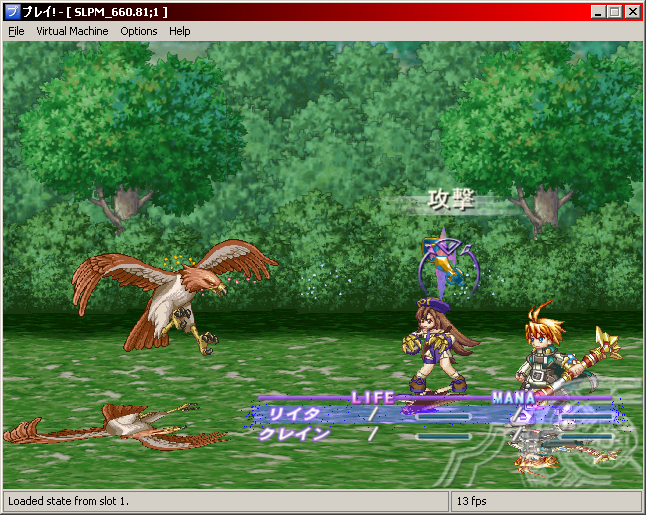Open the File menu
Viewport: 646px width, 515px height.
pyautogui.click(x=16, y=31)
